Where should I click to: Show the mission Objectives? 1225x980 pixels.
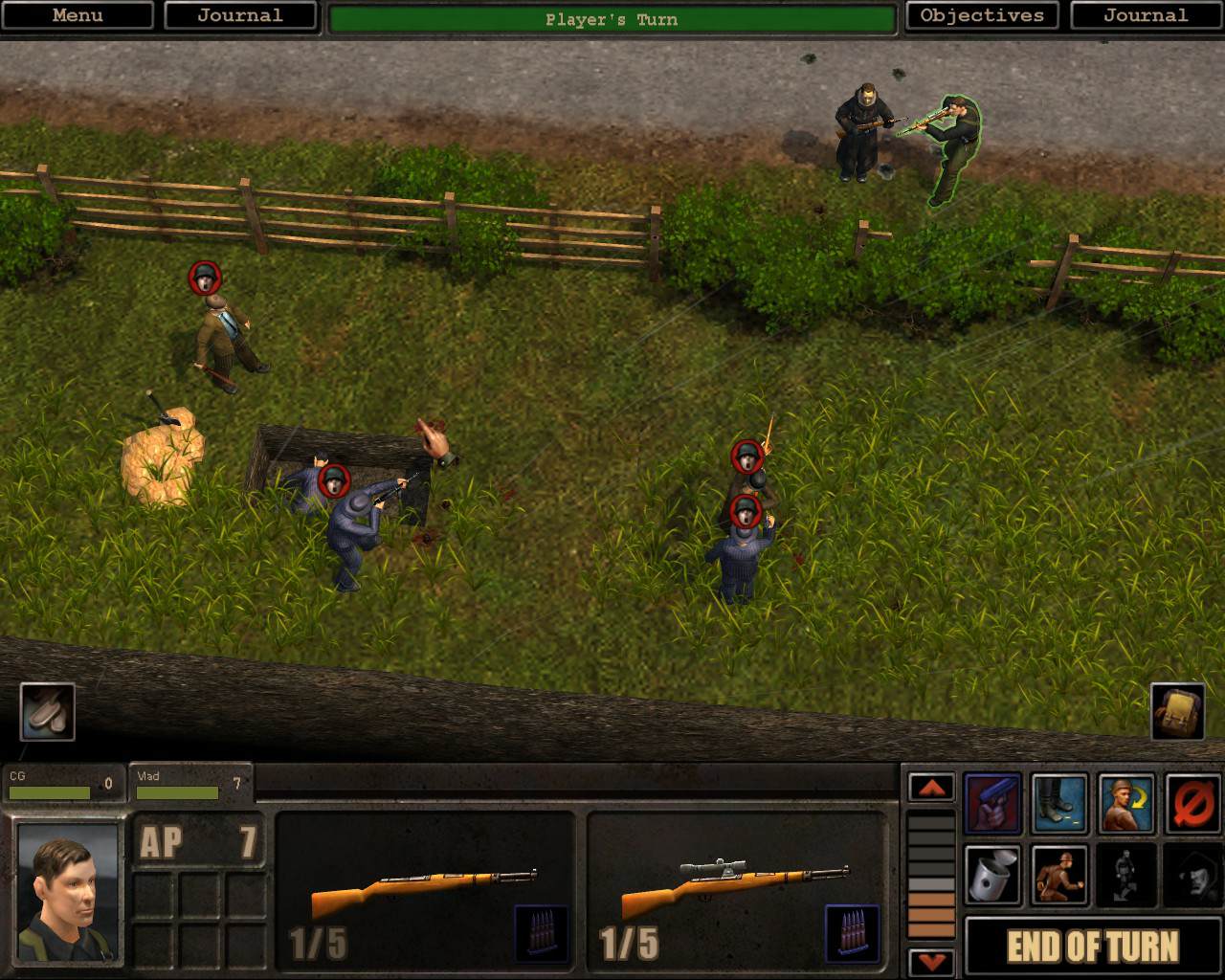pyautogui.click(x=981, y=15)
